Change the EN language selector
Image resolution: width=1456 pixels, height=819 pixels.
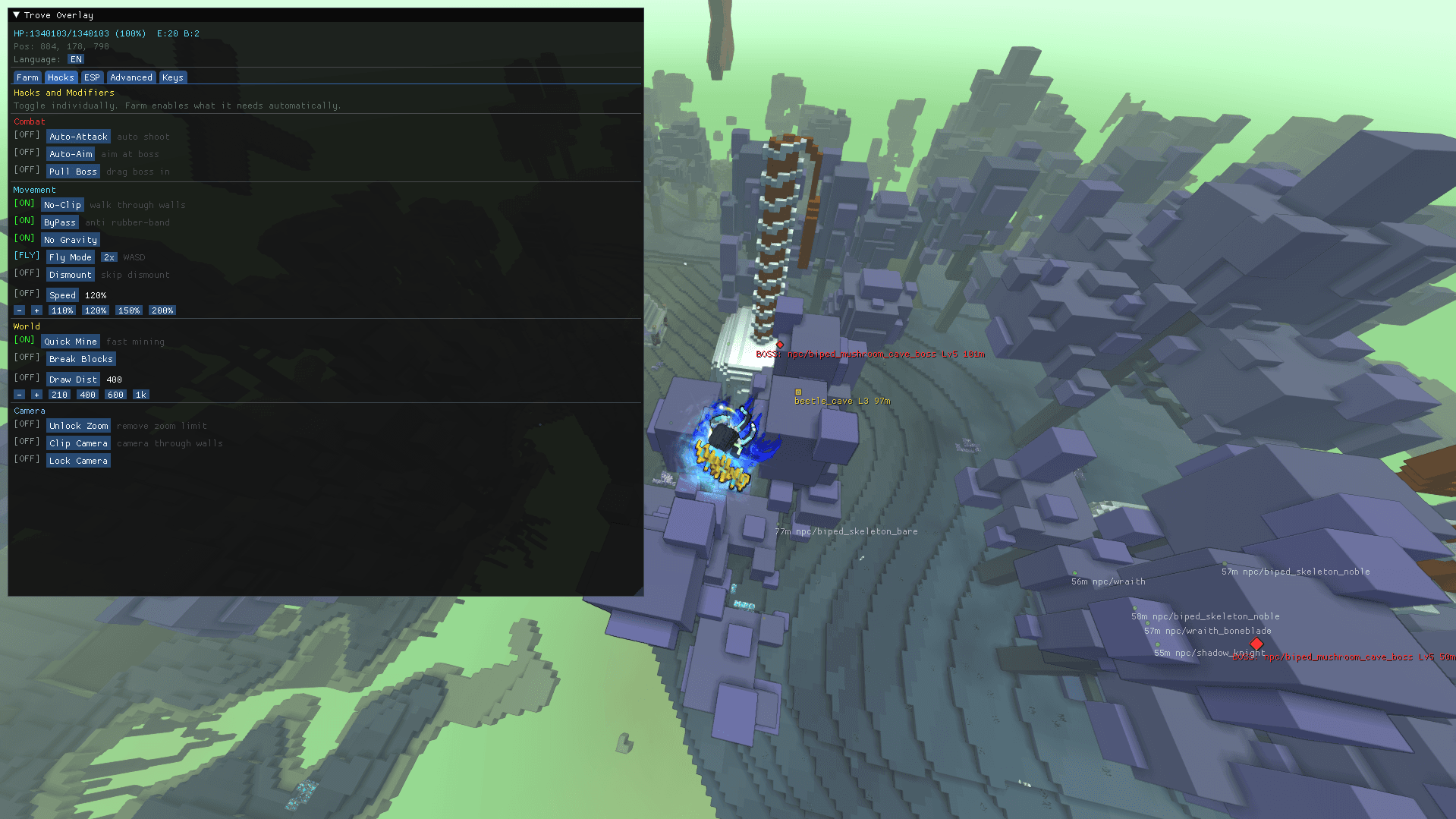click(x=76, y=59)
